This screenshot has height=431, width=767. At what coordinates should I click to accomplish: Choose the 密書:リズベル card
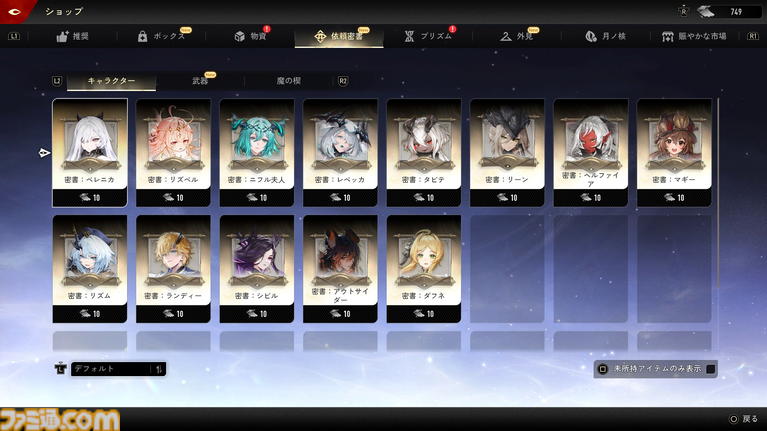(x=173, y=152)
